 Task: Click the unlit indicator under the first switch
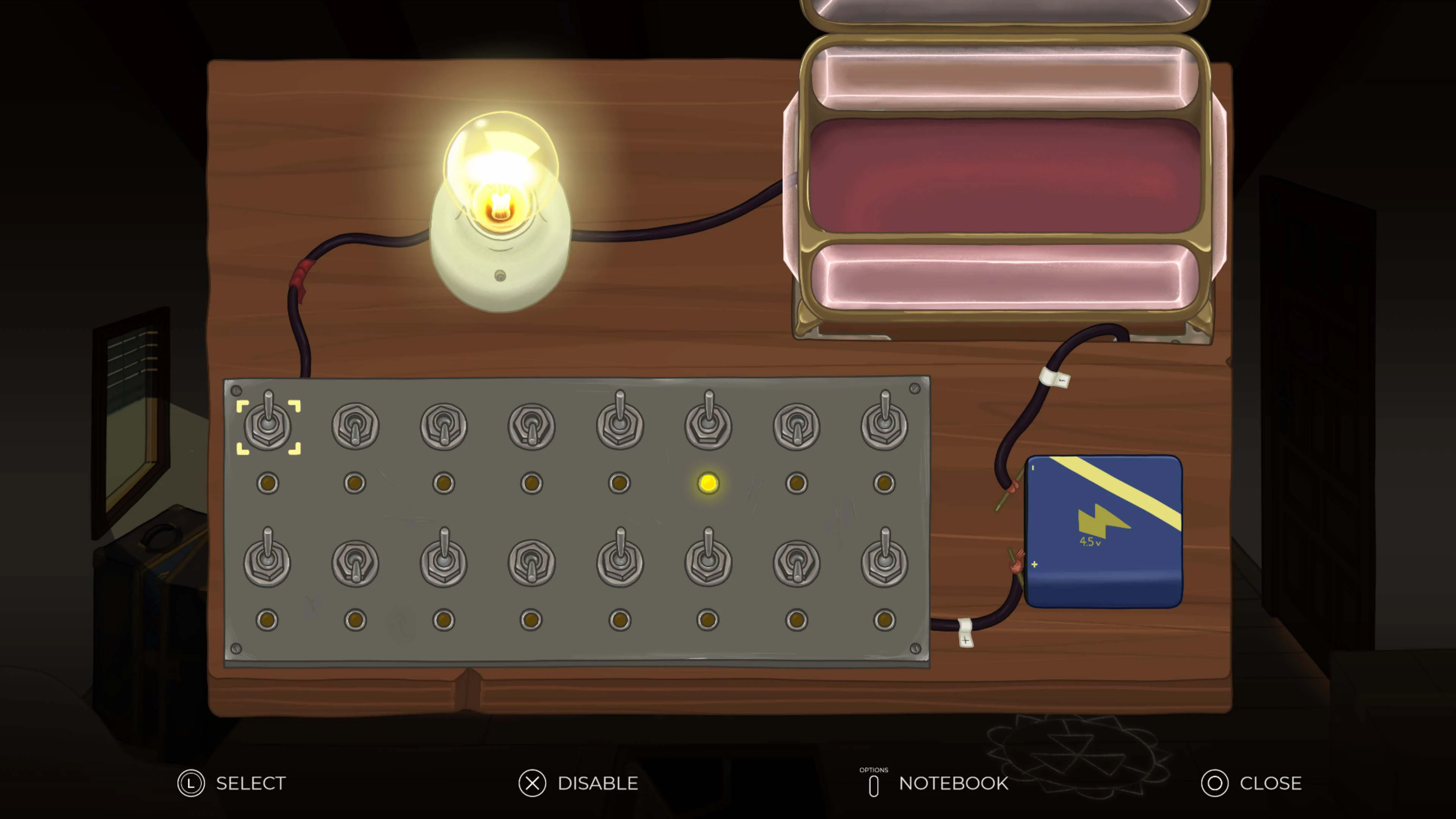tap(268, 483)
